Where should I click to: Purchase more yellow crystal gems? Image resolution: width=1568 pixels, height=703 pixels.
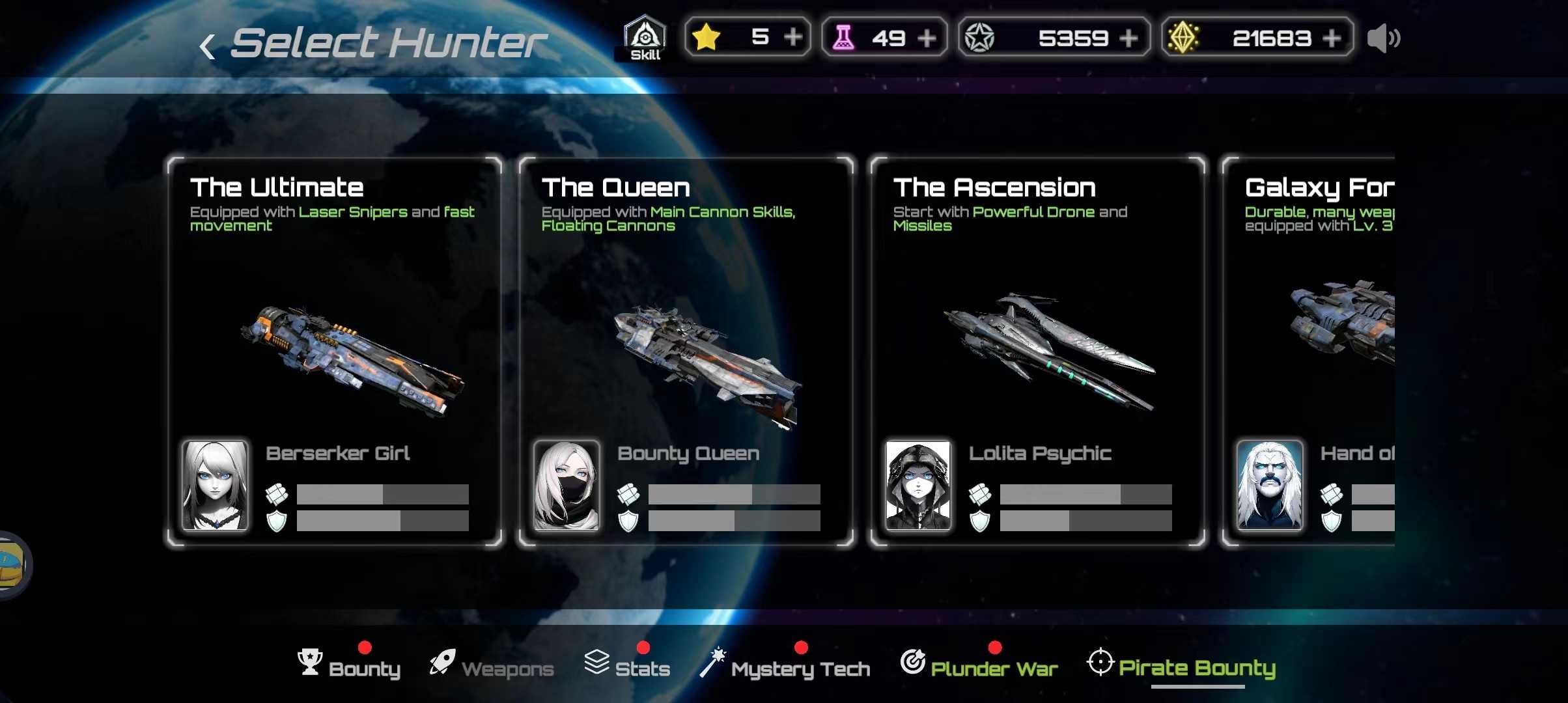pyautogui.click(x=1332, y=38)
